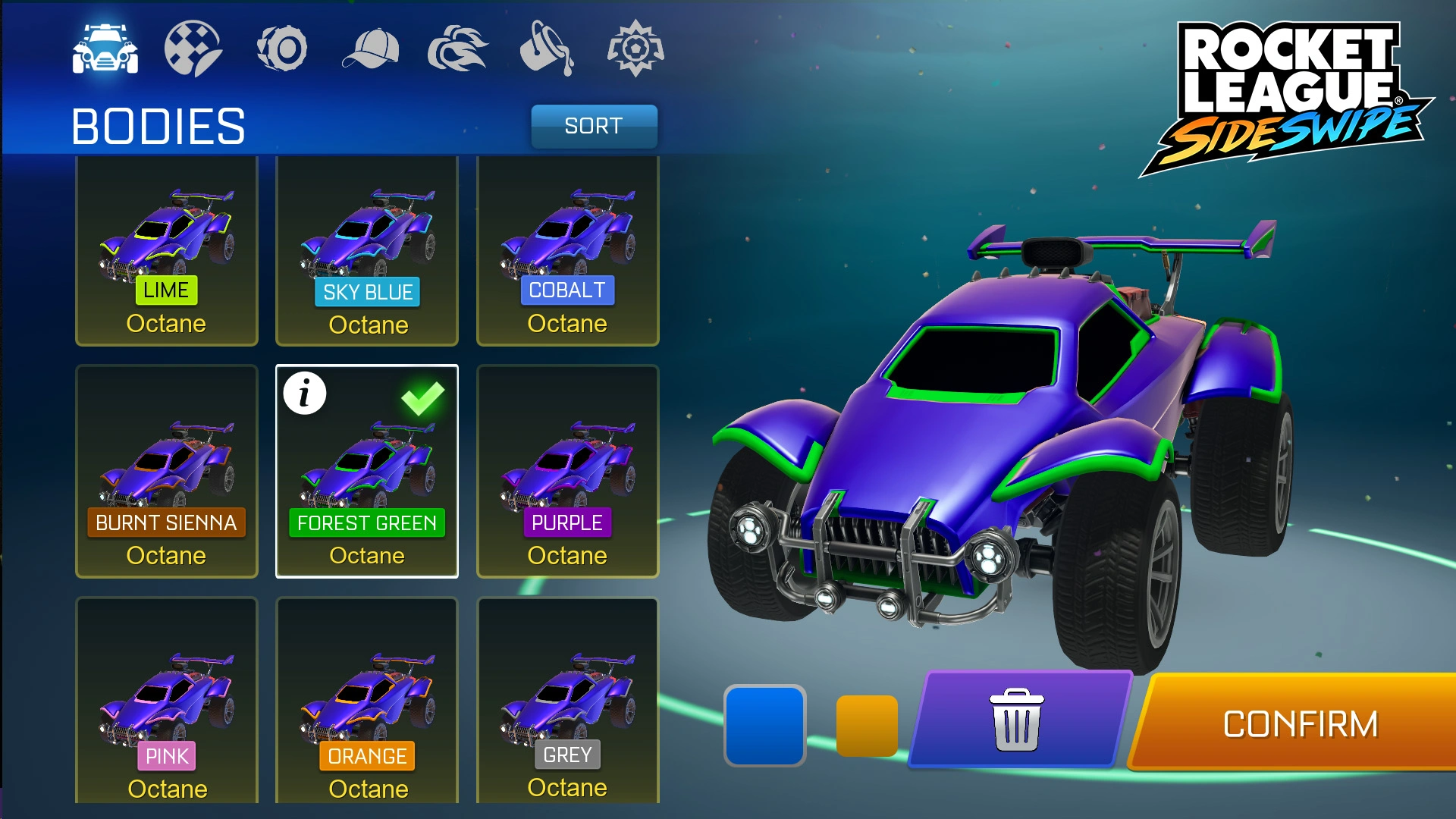Choose the Sky Blue Octane
This screenshot has height=819, width=1456.
367,250
